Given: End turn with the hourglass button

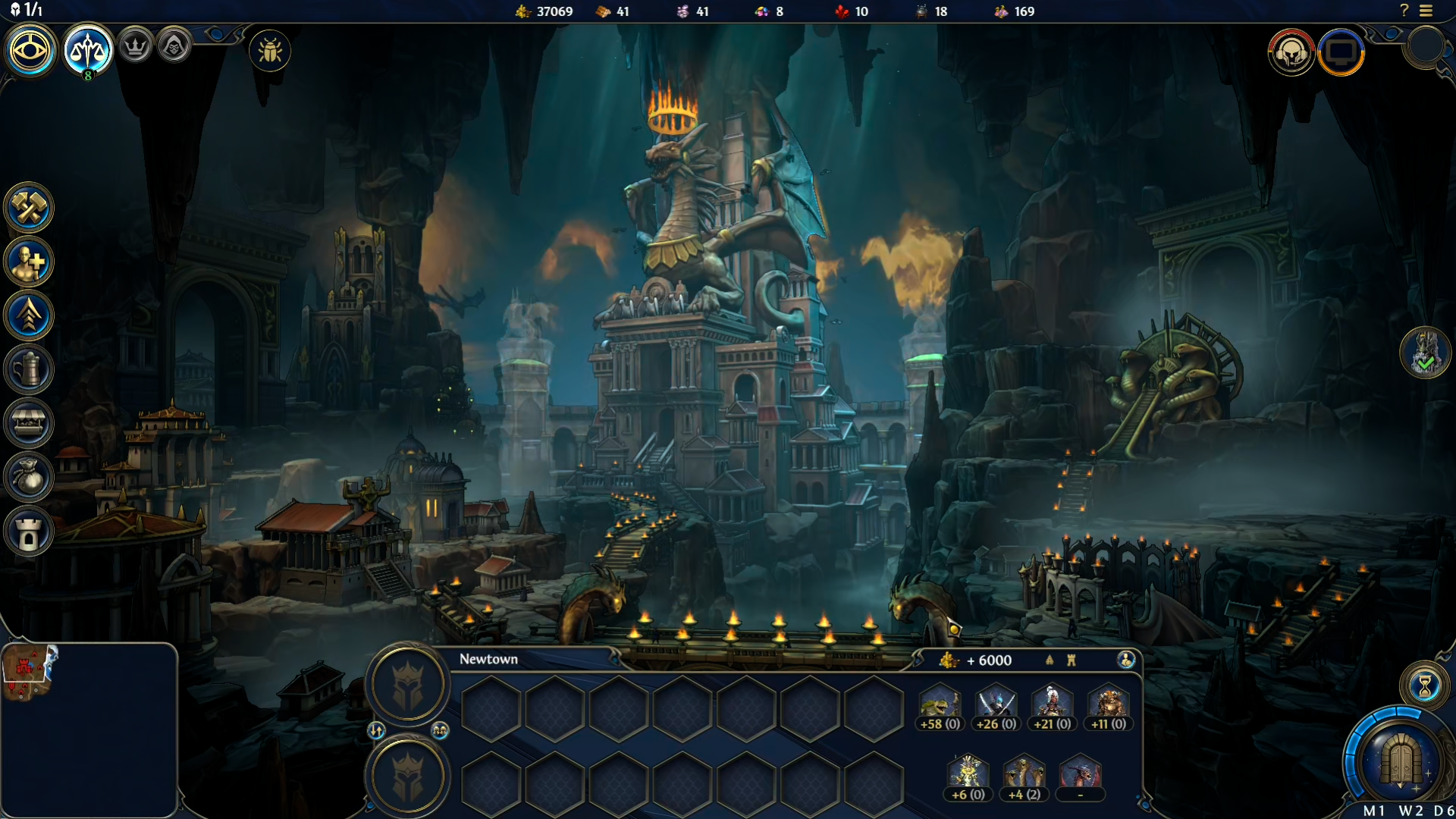Looking at the screenshot, I should tap(1425, 686).
